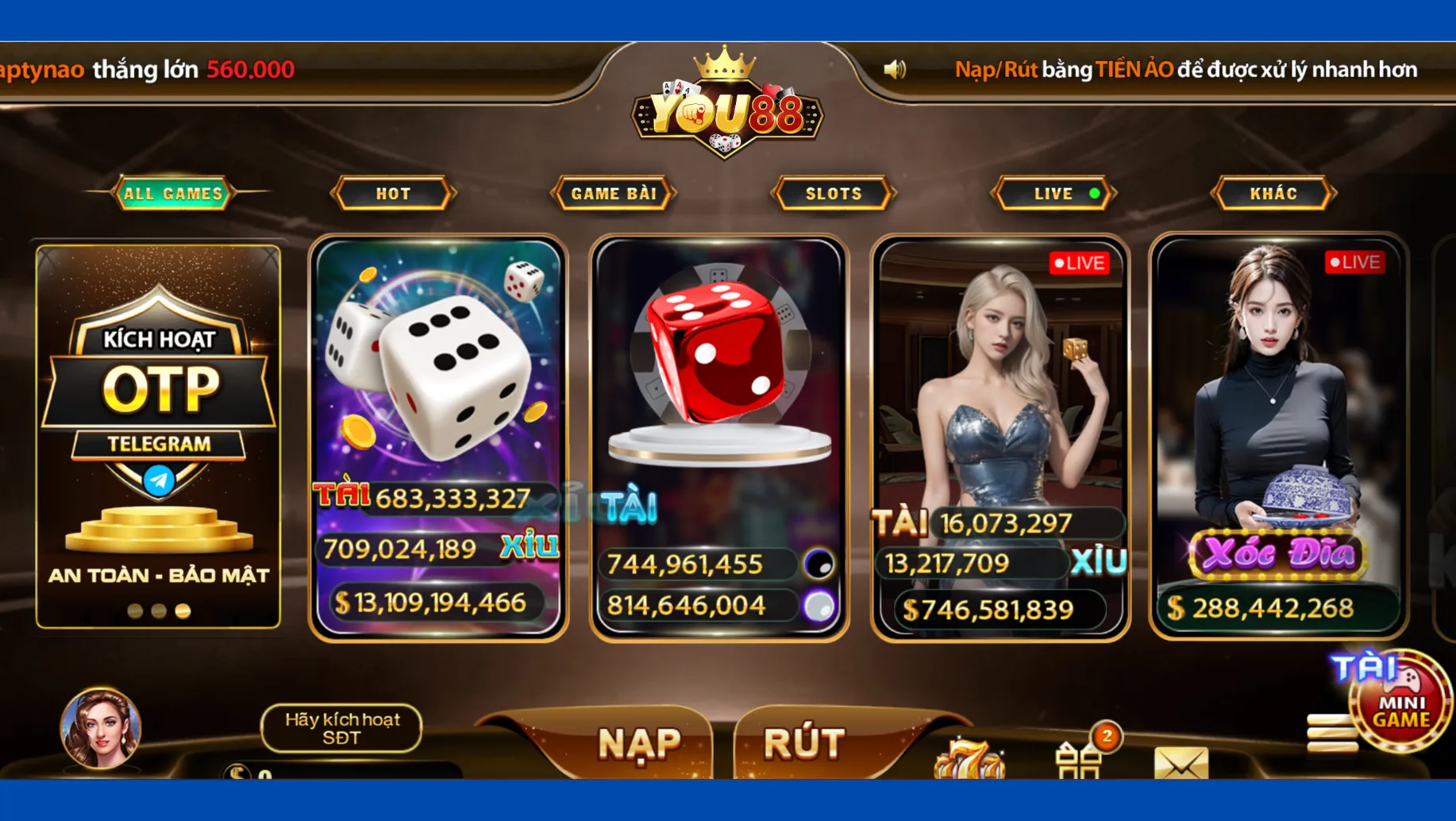The height and width of the screenshot is (821, 1456).
Task: Expand the KHÁC games category
Action: pyautogui.click(x=1274, y=192)
